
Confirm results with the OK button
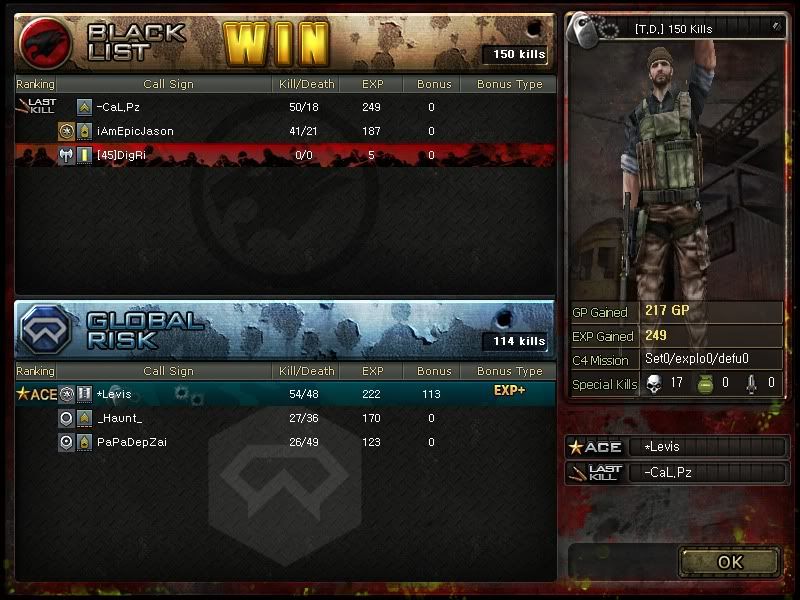[730, 562]
